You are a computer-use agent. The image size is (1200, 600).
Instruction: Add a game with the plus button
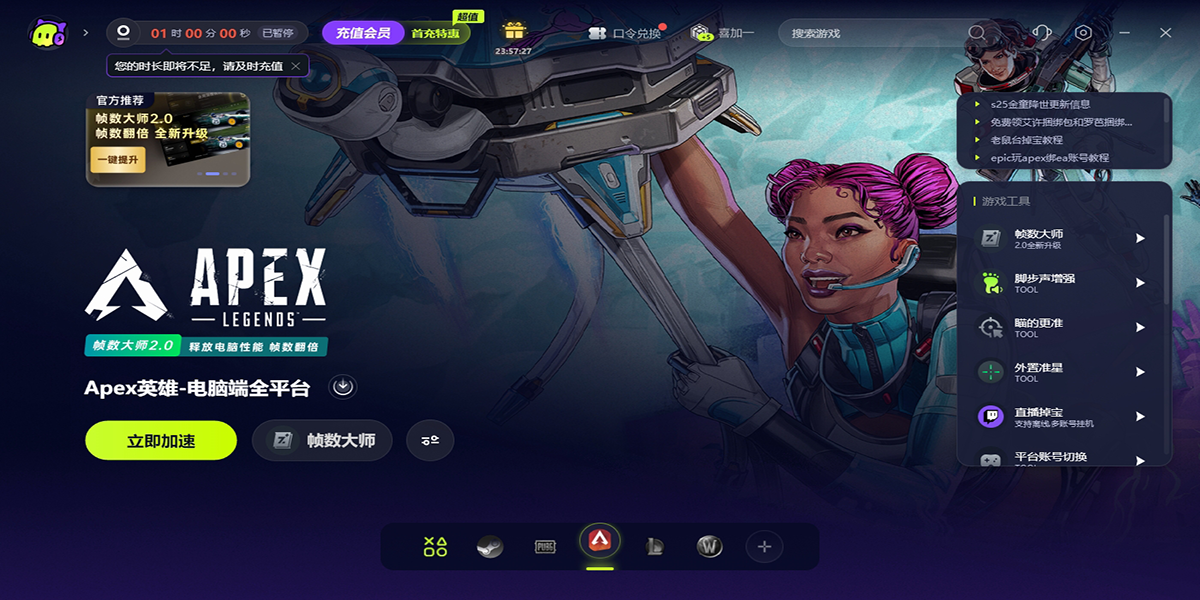[x=764, y=547]
